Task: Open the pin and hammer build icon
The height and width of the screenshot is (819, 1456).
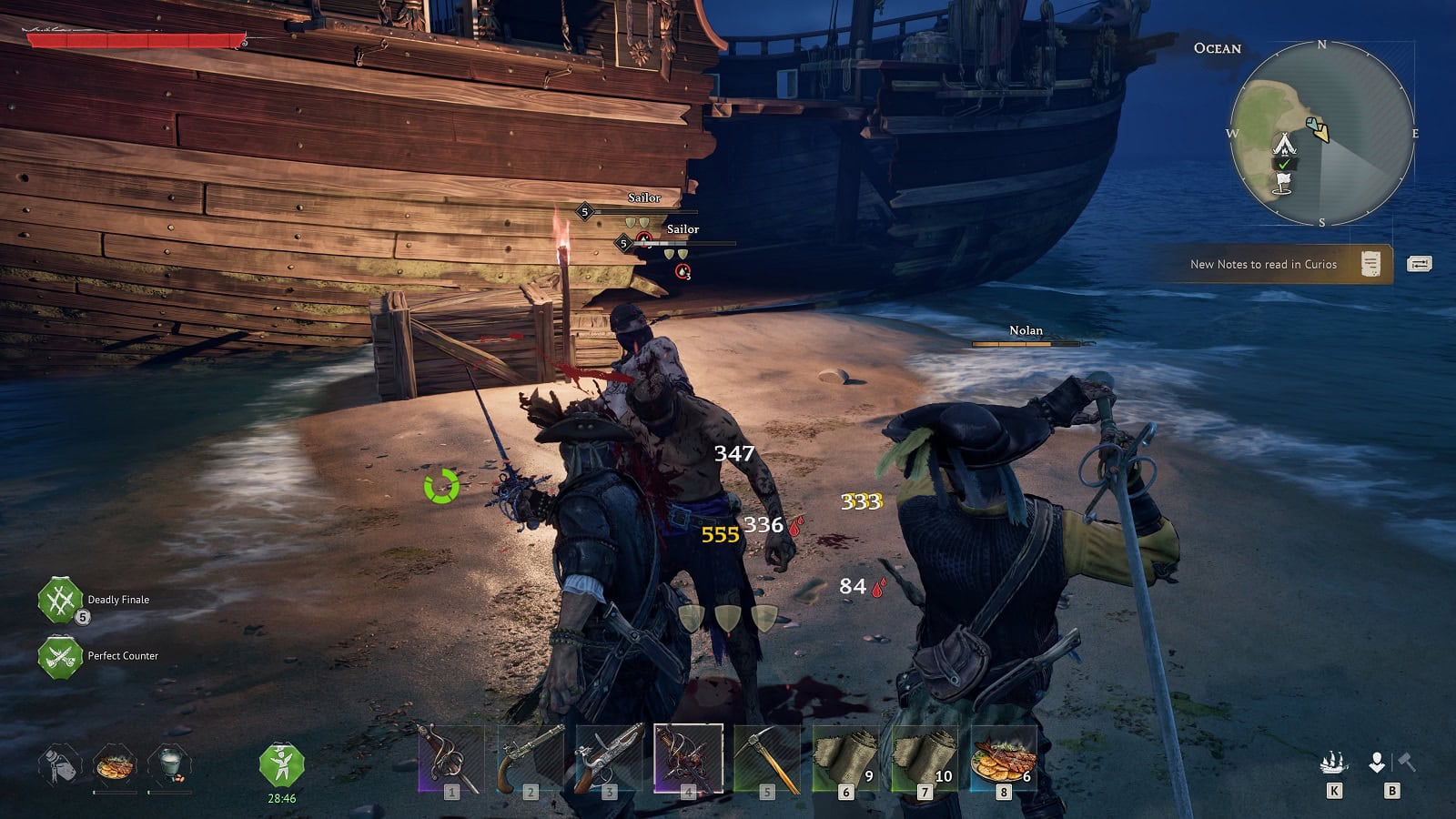Action: tap(1391, 763)
